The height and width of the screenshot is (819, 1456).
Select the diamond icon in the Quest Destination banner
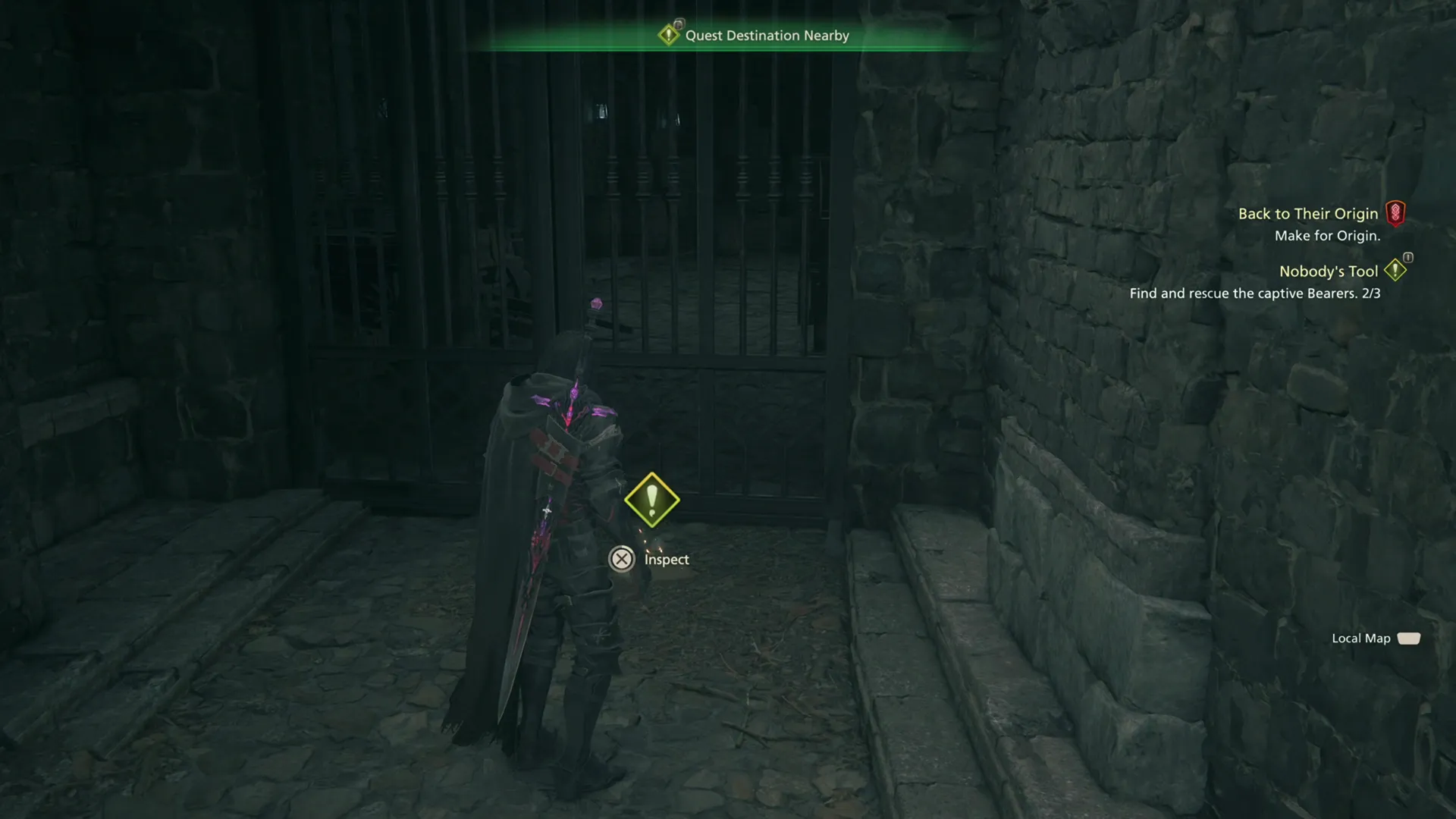[x=668, y=35]
